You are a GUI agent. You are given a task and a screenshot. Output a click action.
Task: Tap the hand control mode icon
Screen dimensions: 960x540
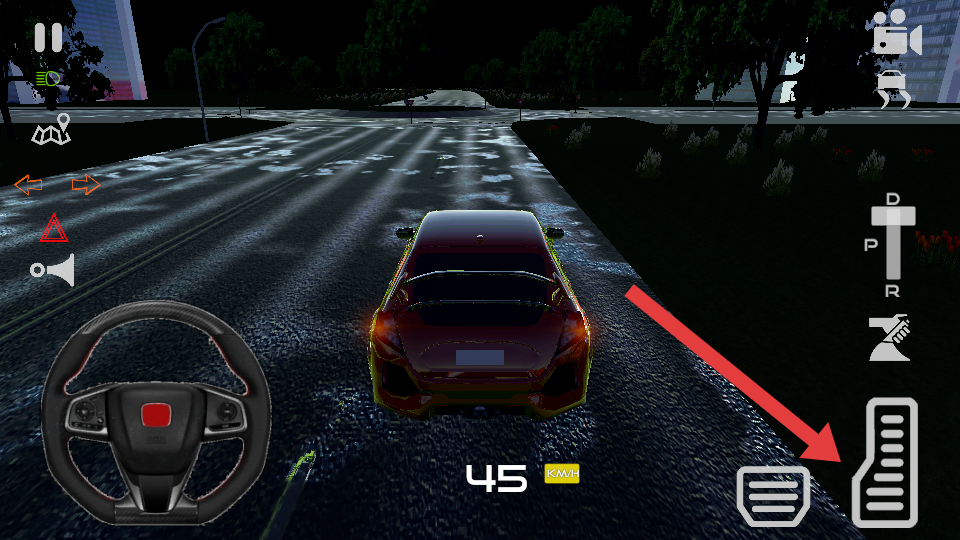click(889, 338)
